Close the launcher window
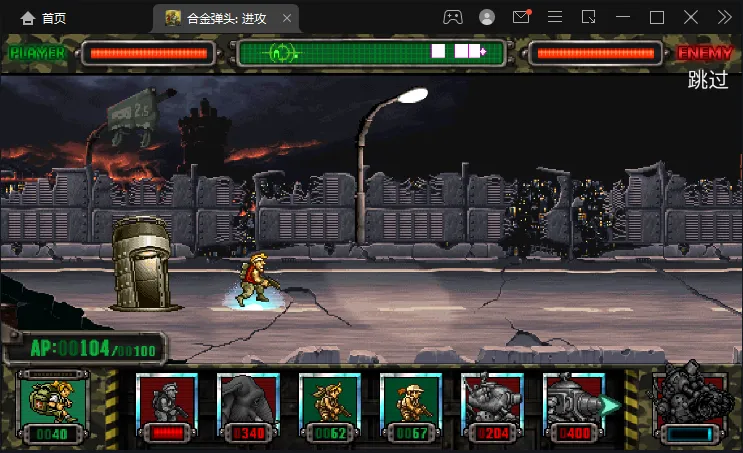Screen dimensions: 743x453 click(691, 17)
